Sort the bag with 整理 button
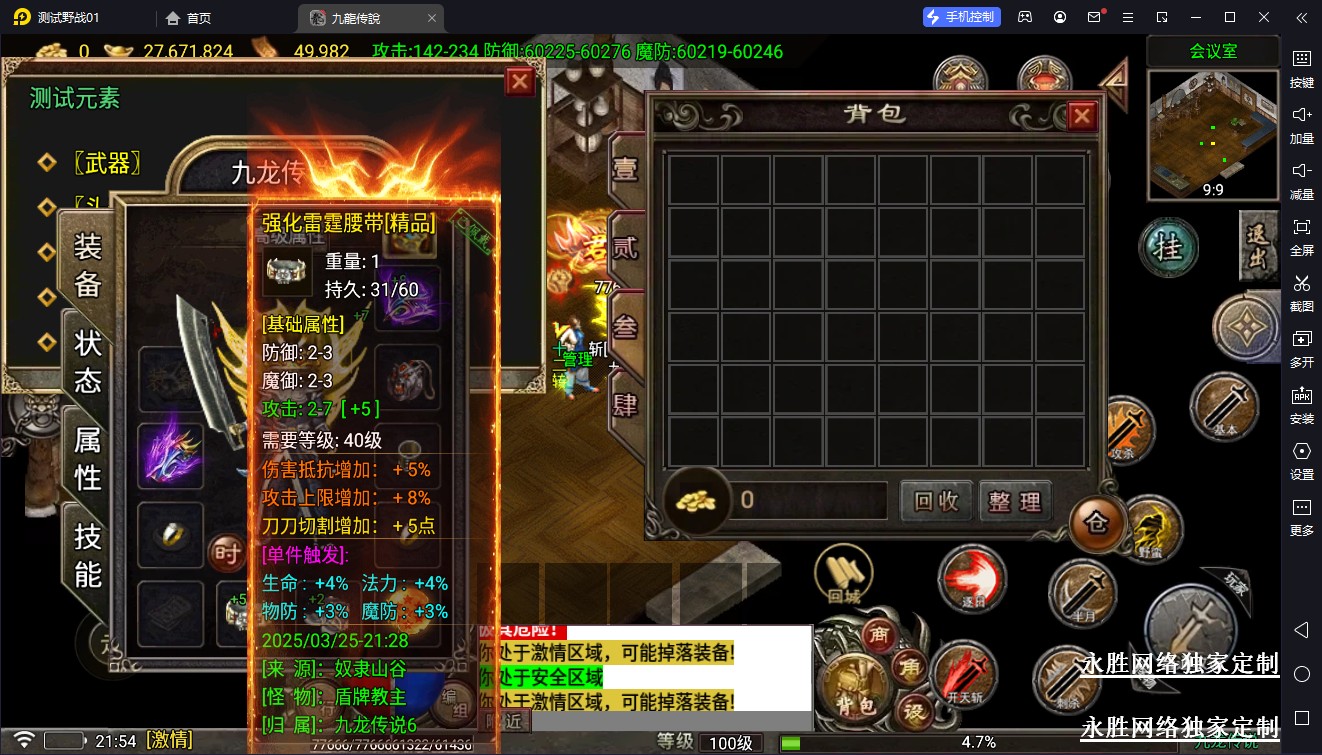This screenshot has height=755, width=1322. pyautogui.click(x=1015, y=501)
